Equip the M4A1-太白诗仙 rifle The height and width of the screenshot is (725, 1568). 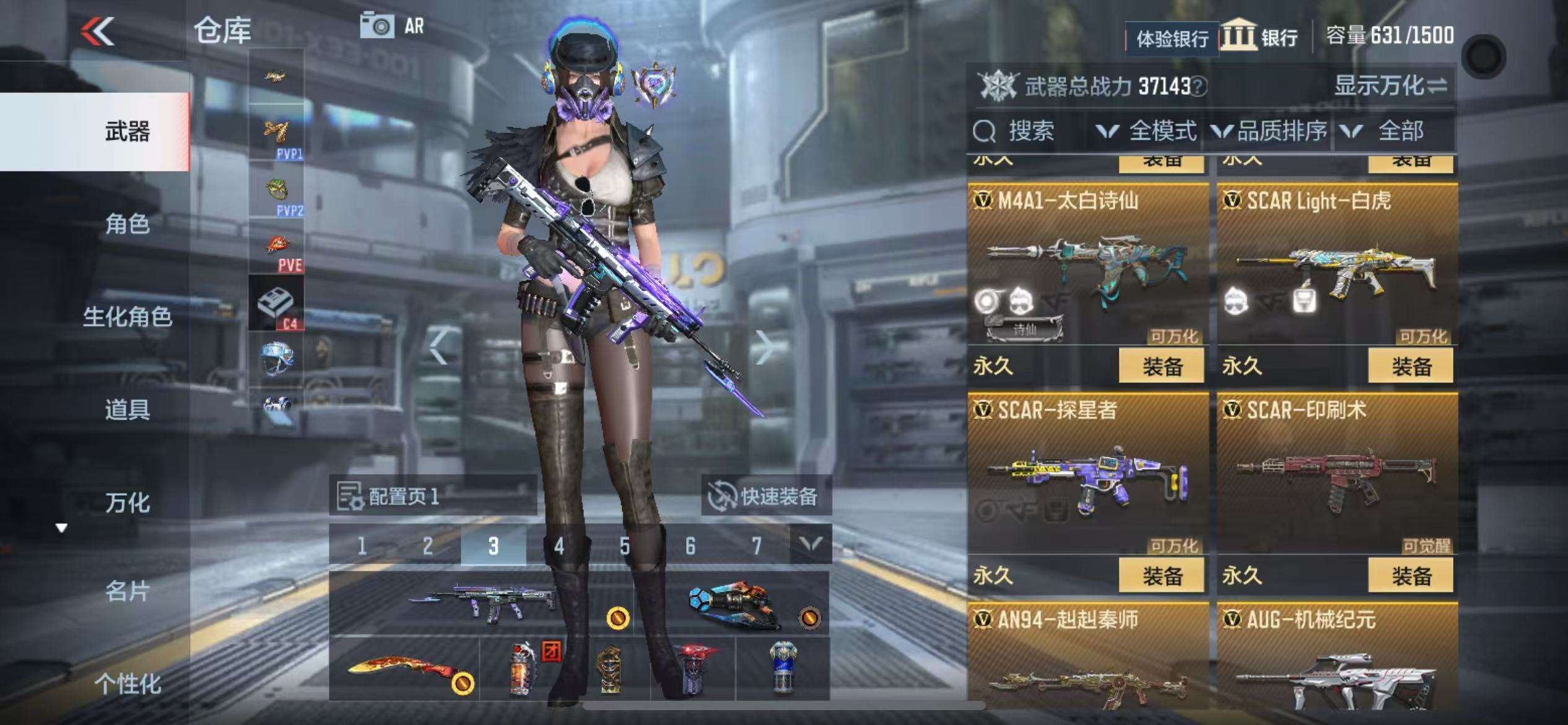click(1161, 366)
